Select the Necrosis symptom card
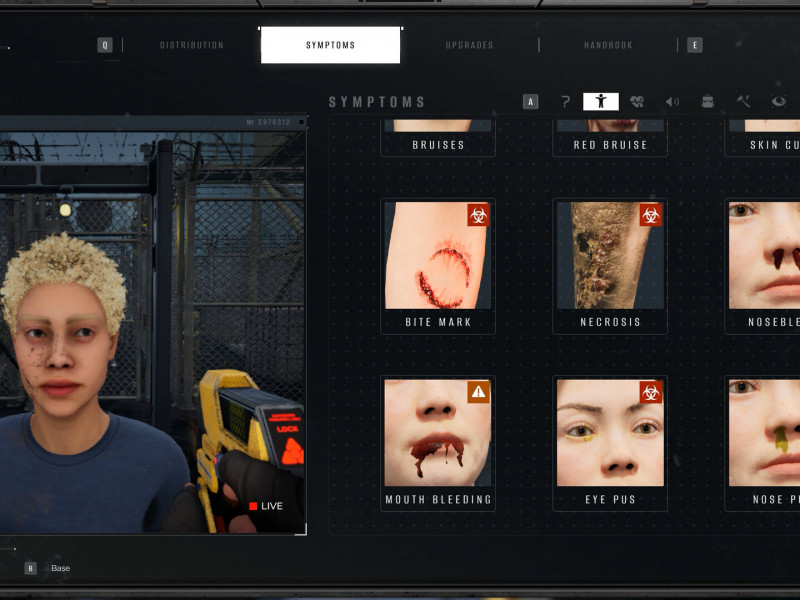 [610, 265]
